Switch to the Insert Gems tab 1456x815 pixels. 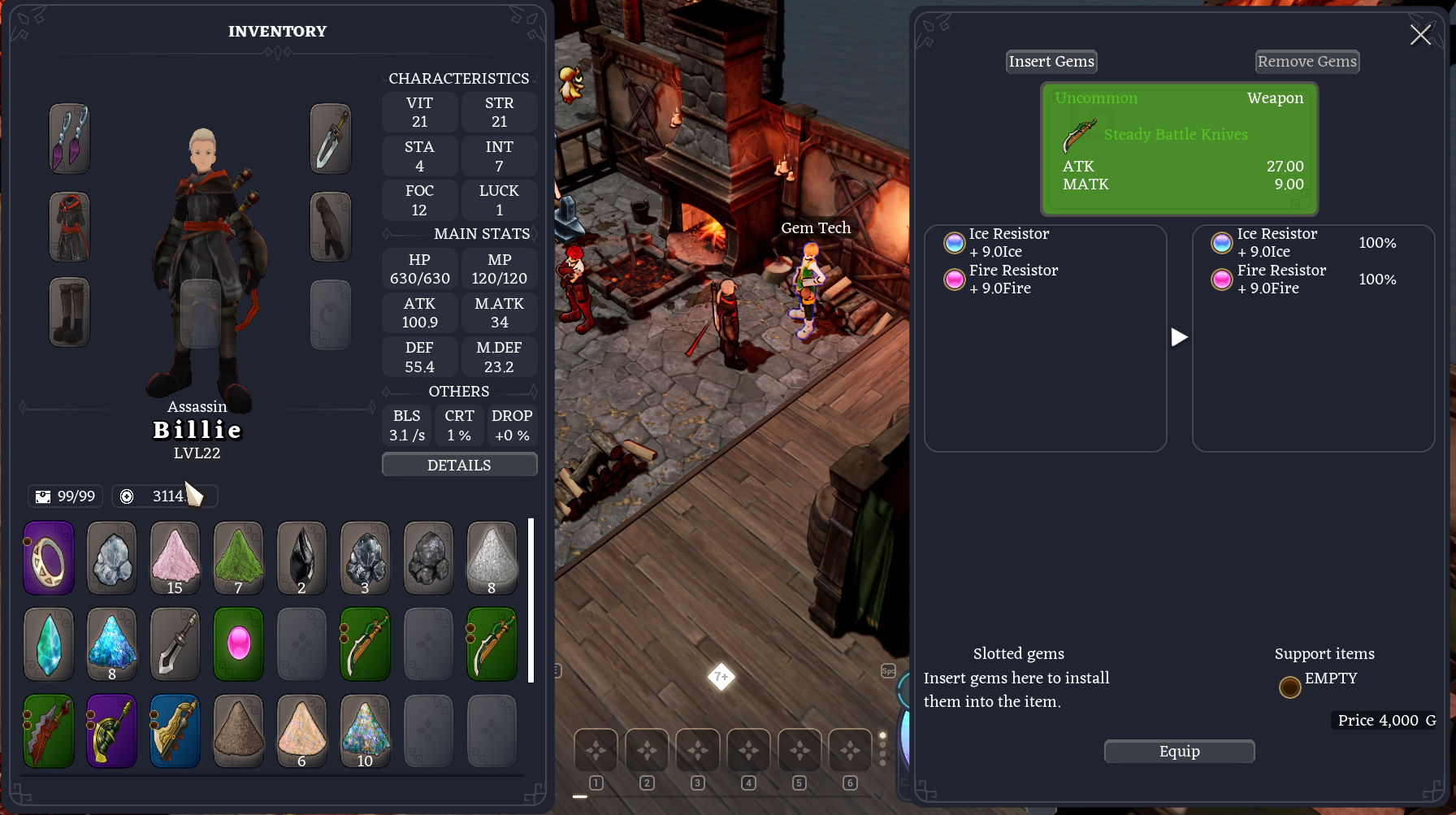click(x=1051, y=62)
